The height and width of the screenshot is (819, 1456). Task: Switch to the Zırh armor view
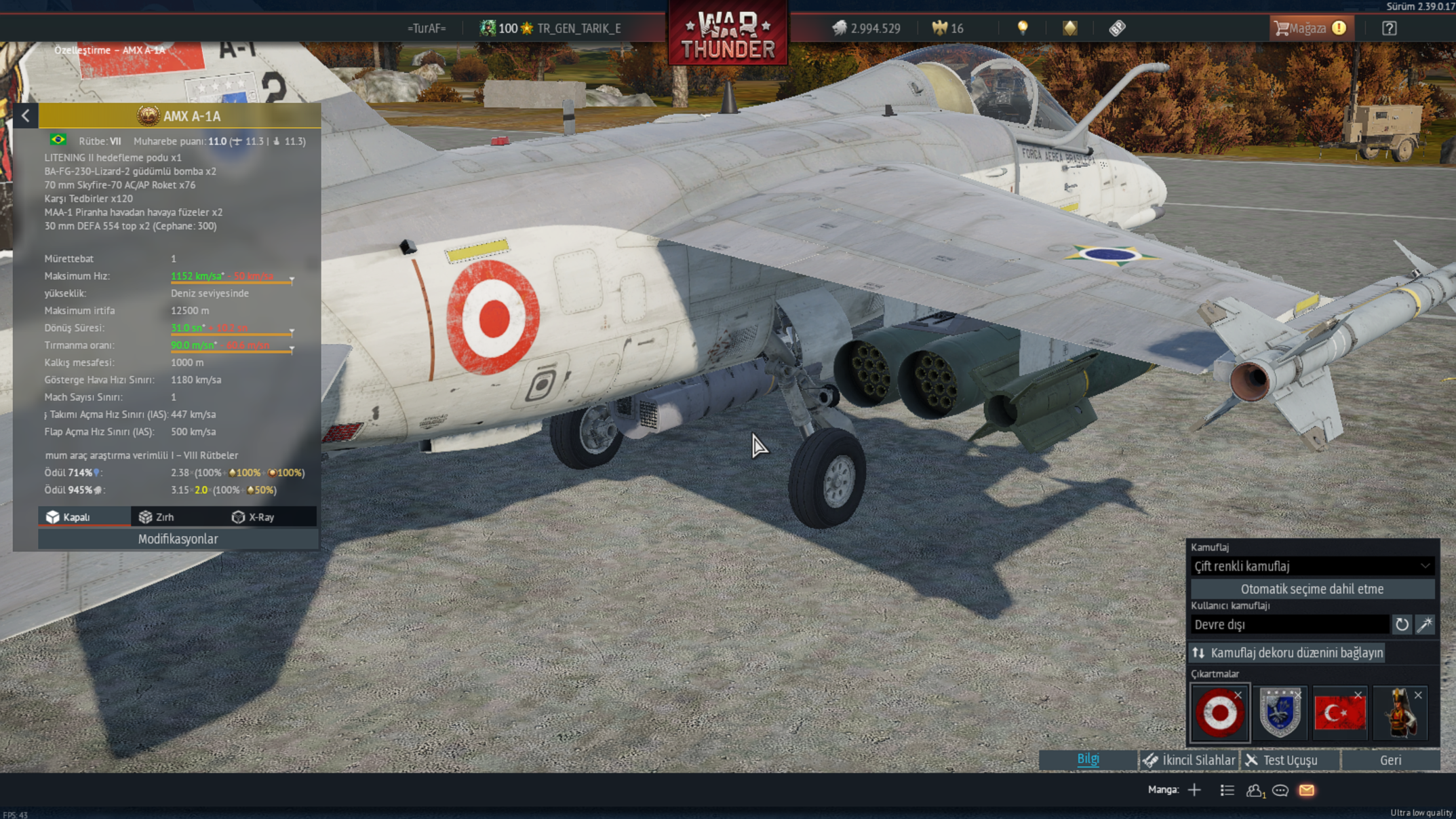157,517
